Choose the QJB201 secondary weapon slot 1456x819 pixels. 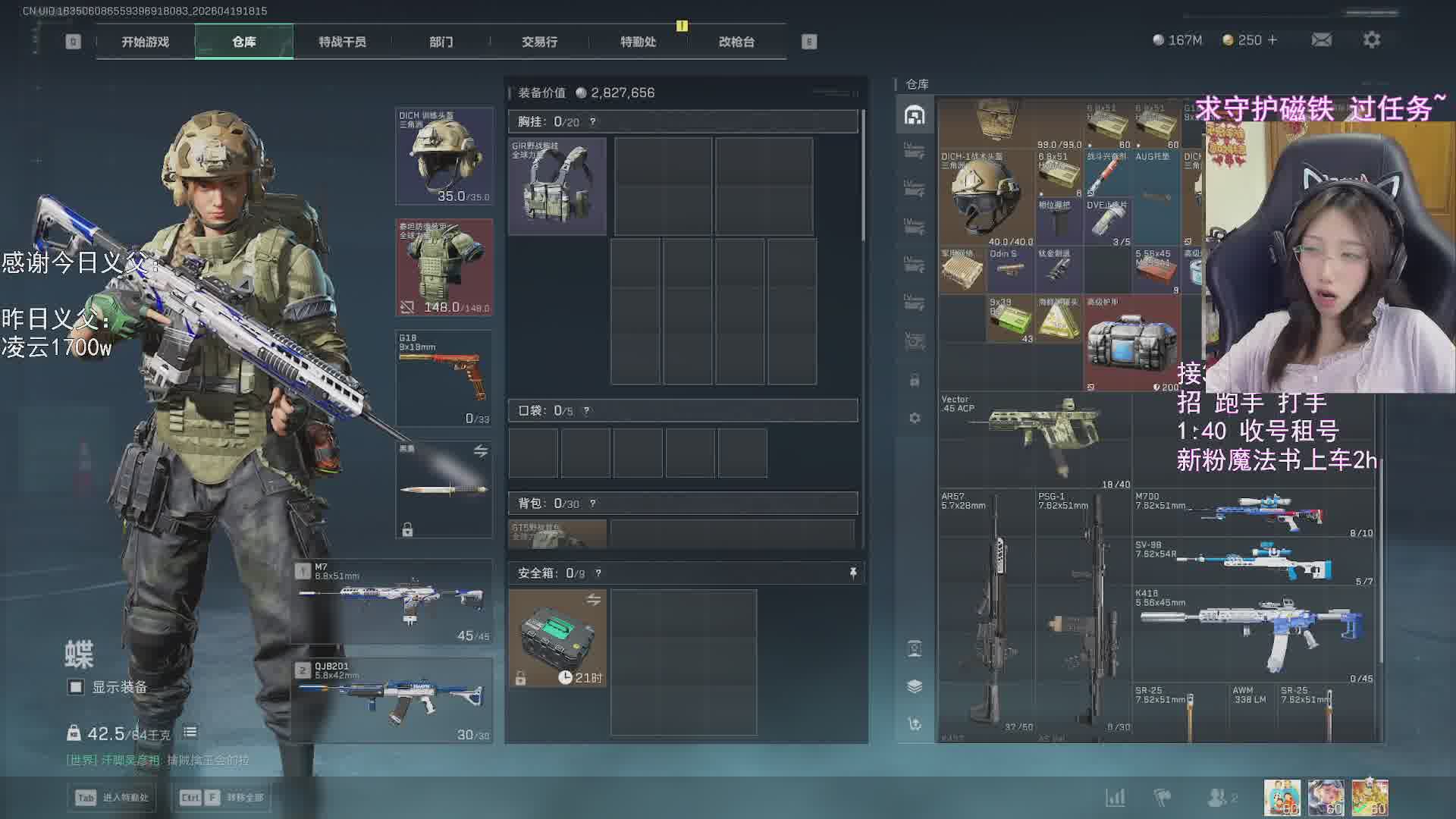click(393, 701)
